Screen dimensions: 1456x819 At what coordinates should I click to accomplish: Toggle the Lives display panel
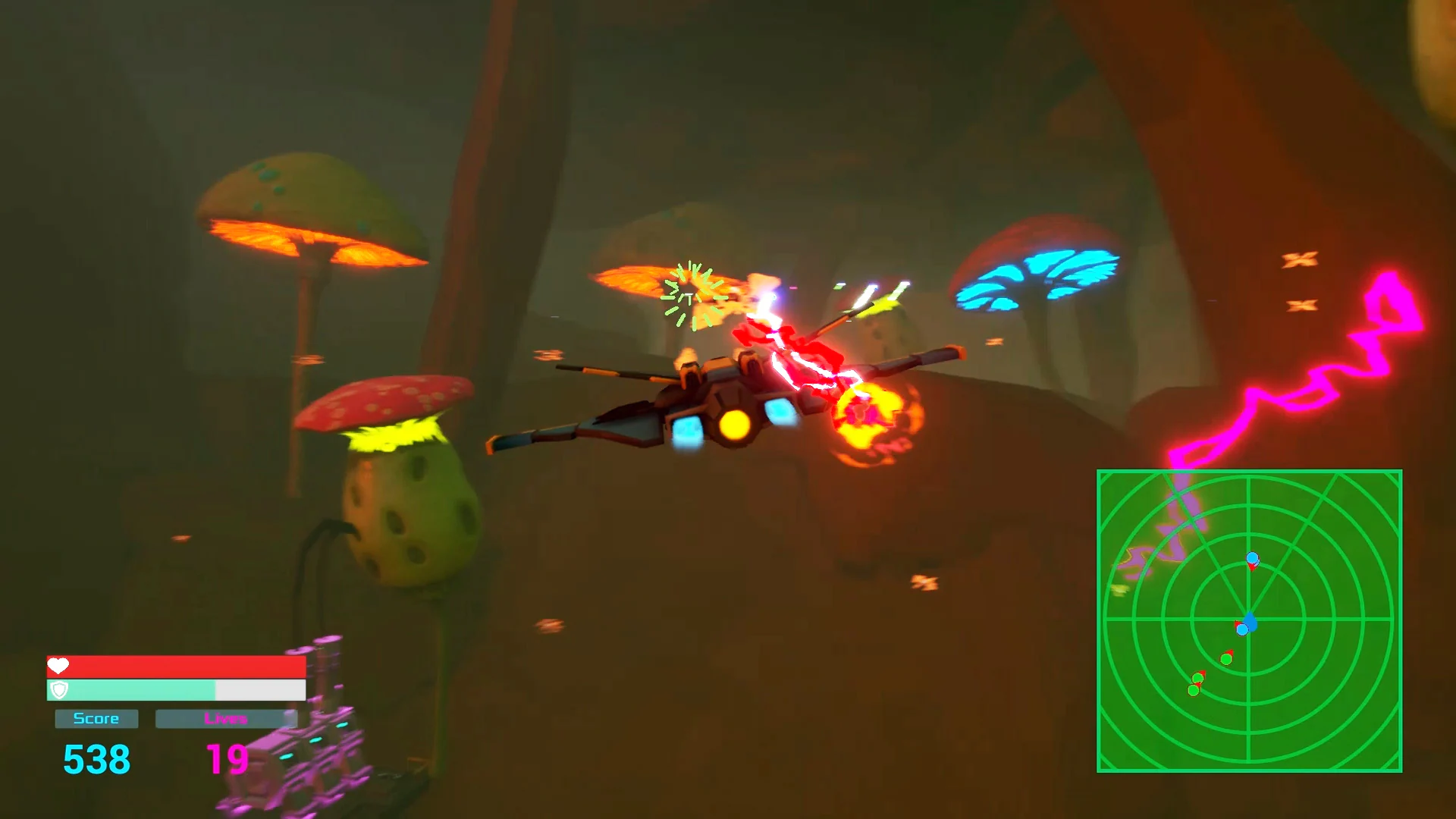[x=225, y=718]
